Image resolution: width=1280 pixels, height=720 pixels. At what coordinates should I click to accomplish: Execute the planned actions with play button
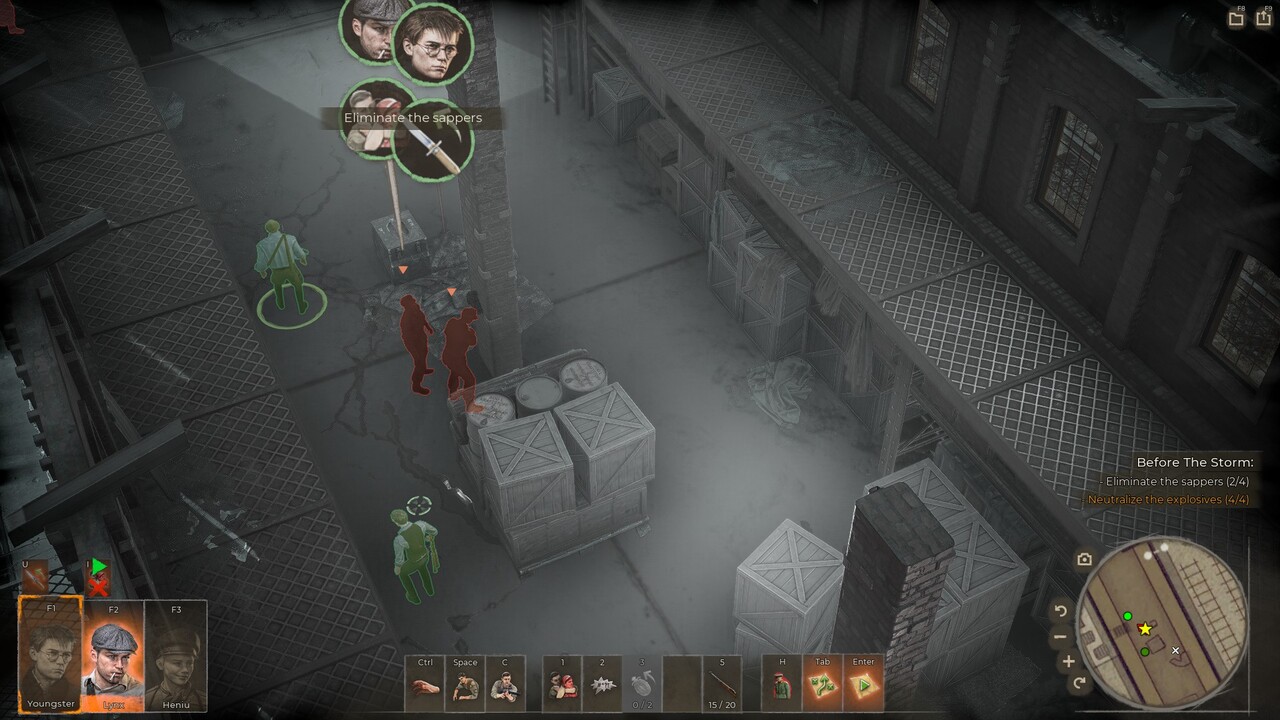[863, 686]
